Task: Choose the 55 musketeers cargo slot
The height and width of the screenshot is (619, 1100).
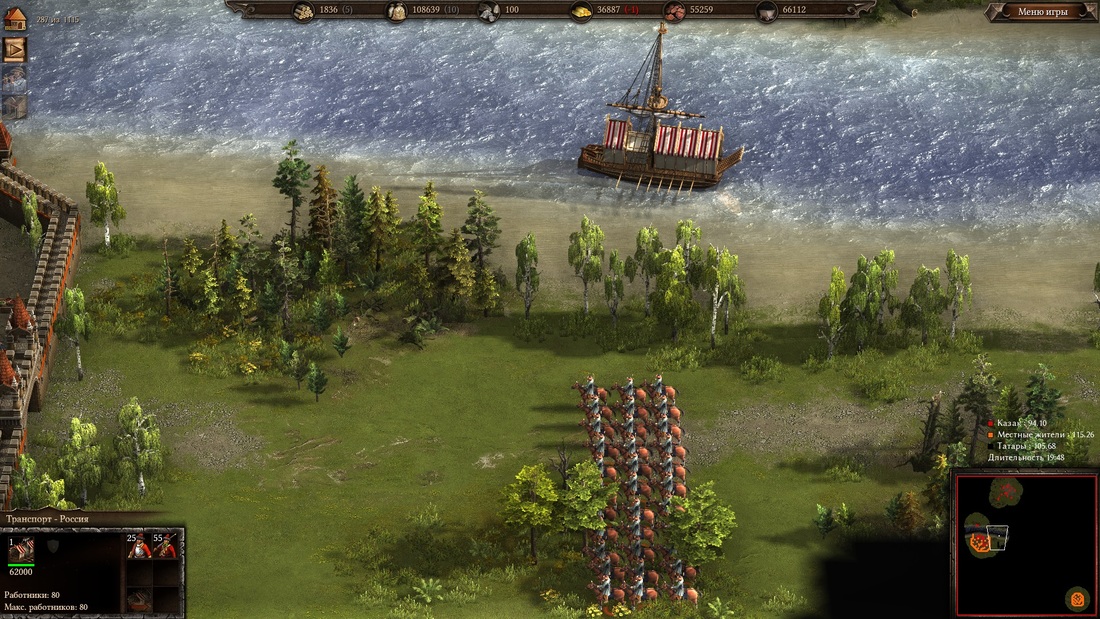Action: (x=165, y=545)
